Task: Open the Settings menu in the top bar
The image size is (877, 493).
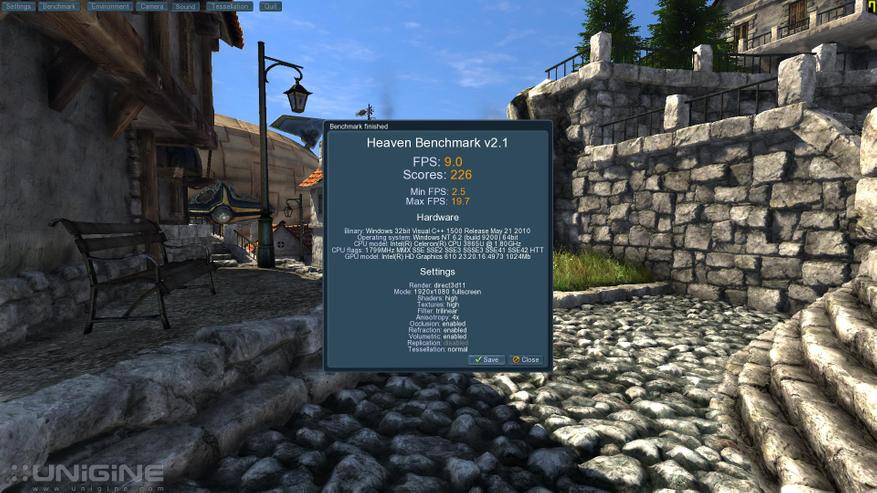Action: 19,6
